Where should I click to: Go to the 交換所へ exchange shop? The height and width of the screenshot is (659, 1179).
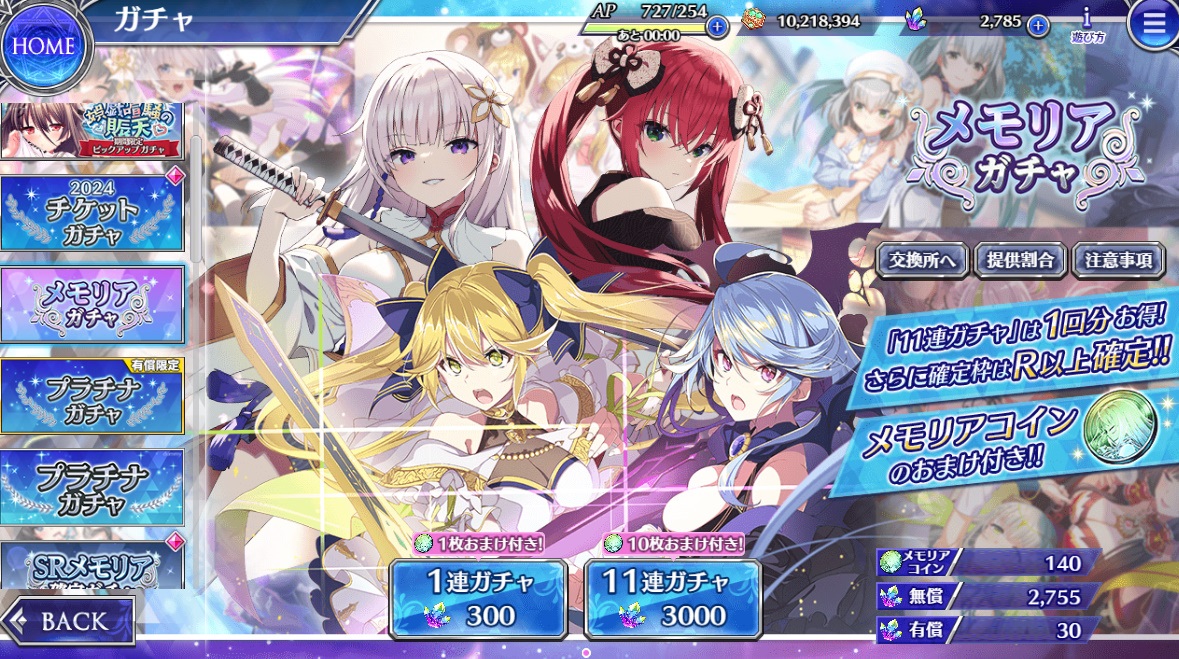point(922,261)
